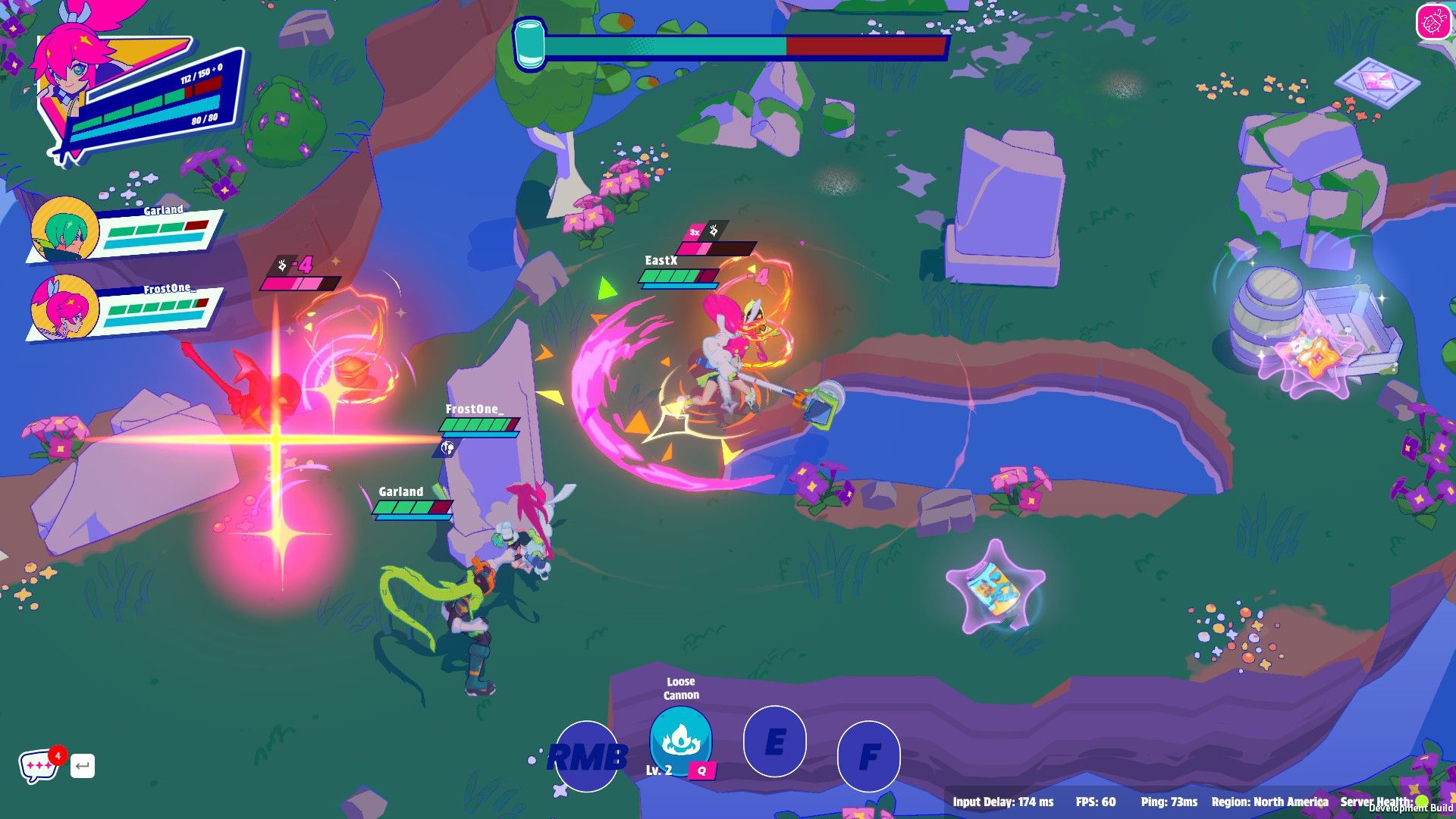Trigger the empty E ability slot
The height and width of the screenshot is (819, 1456).
pyautogui.click(x=774, y=742)
